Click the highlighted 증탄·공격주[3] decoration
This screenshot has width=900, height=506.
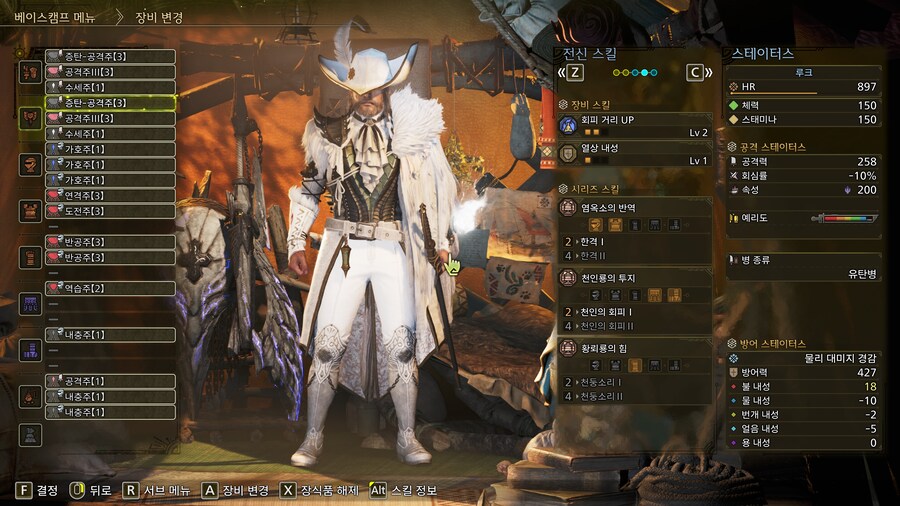pos(109,102)
